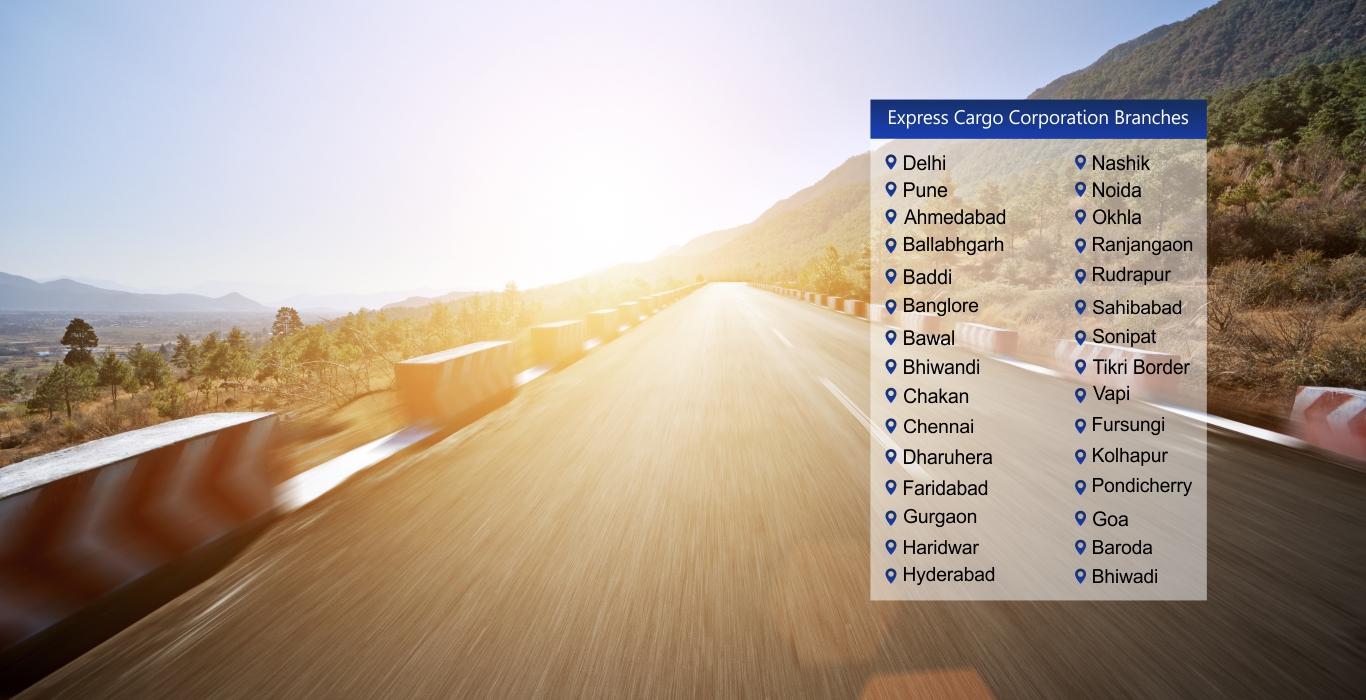Click the Express Cargo Corporation Branches header
The image size is (1366, 700).
click(1038, 119)
